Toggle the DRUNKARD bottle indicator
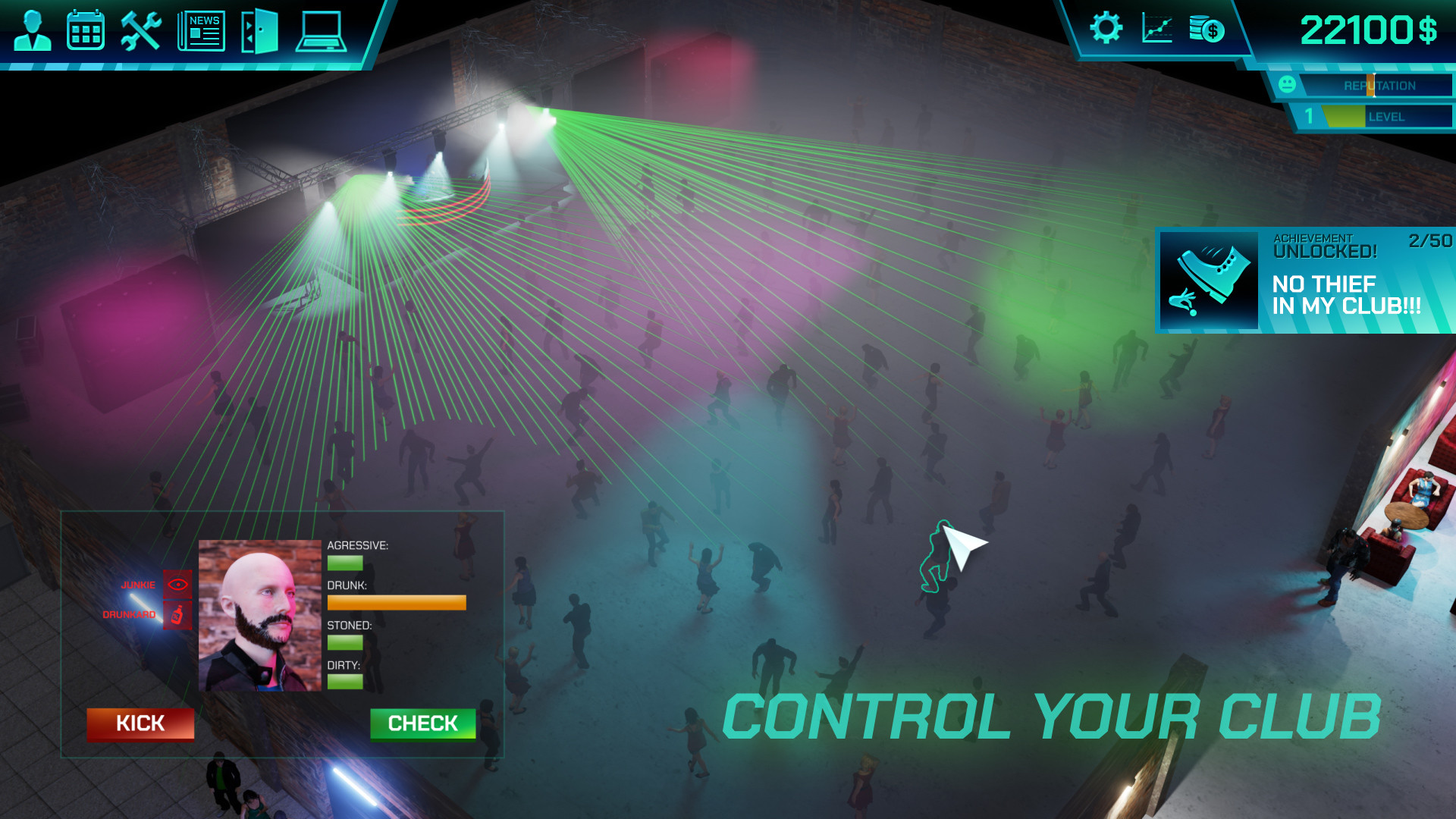Screen dimensions: 1456x819 (177, 616)
